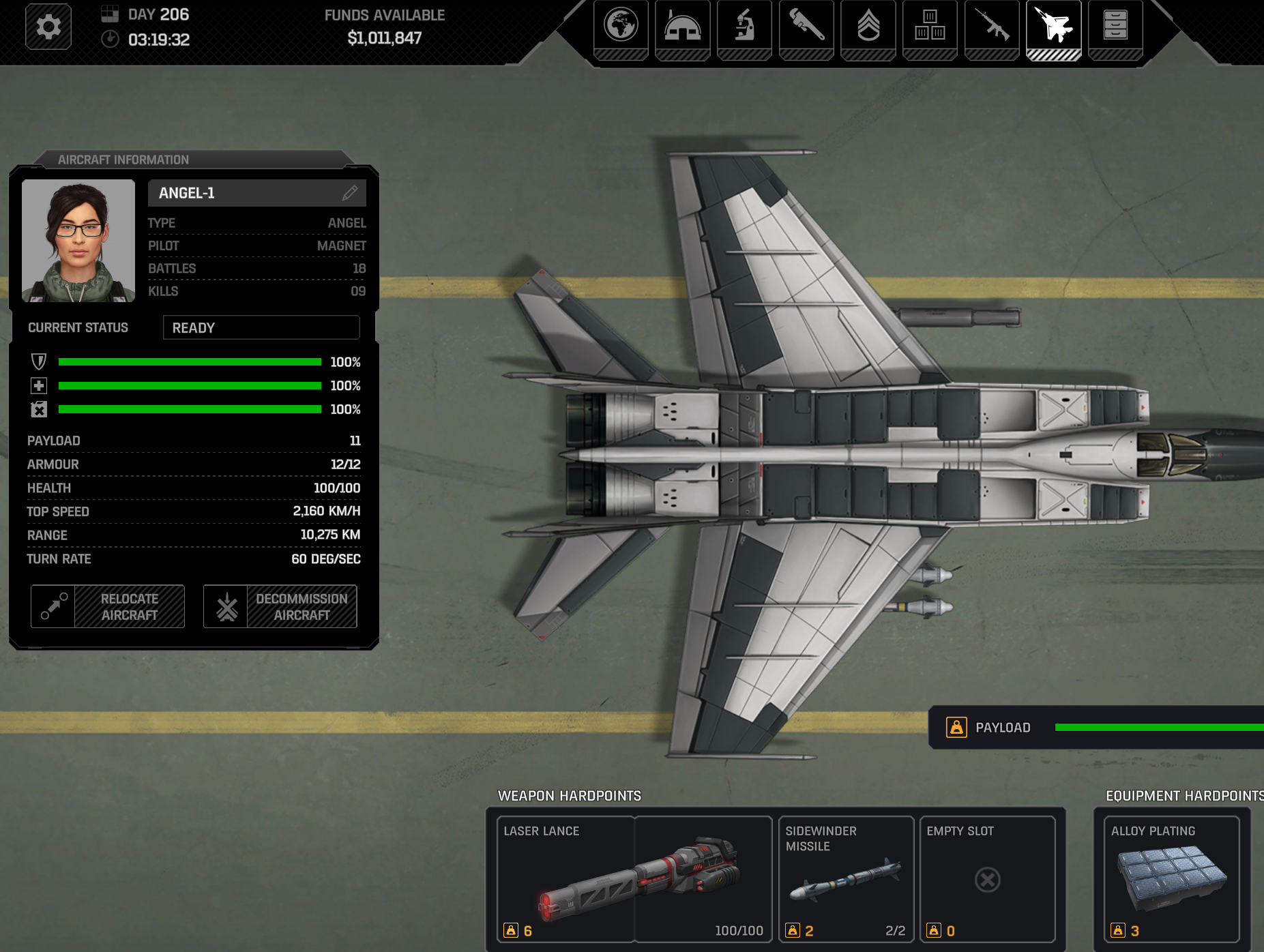Decommission the aircraft
Image resolution: width=1264 pixels, height=952 pixels.
pos(280,606)
